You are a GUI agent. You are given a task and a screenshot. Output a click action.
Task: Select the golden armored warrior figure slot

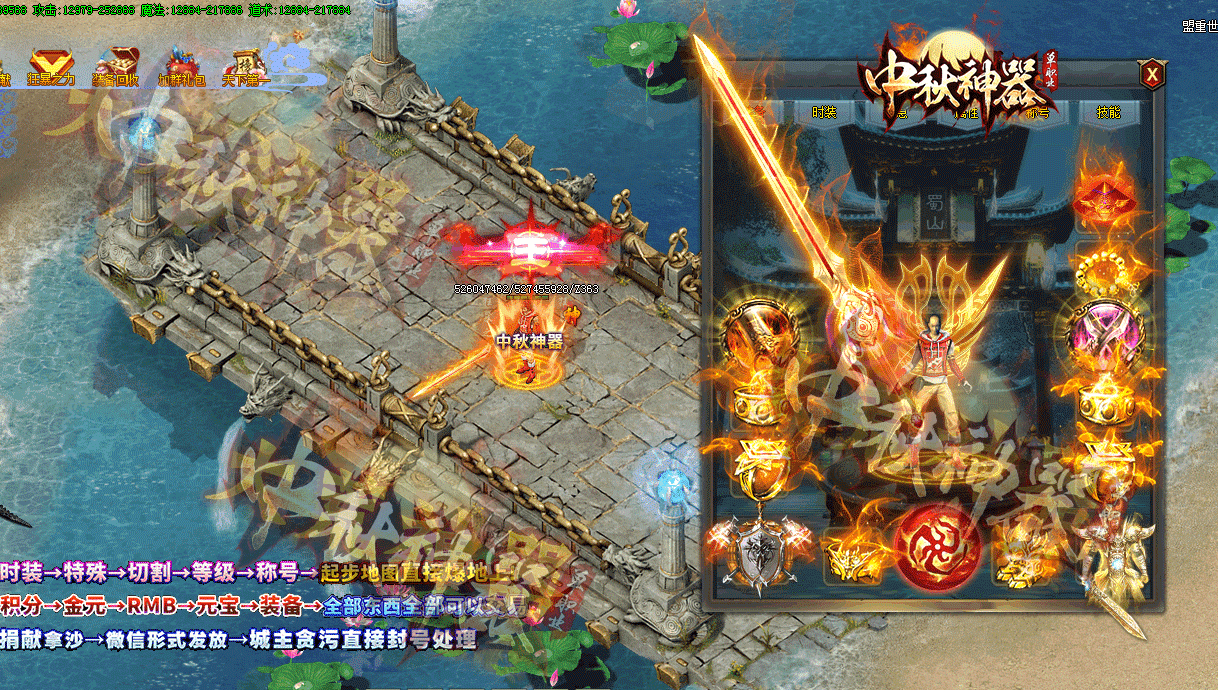[x=1113, y=548]
